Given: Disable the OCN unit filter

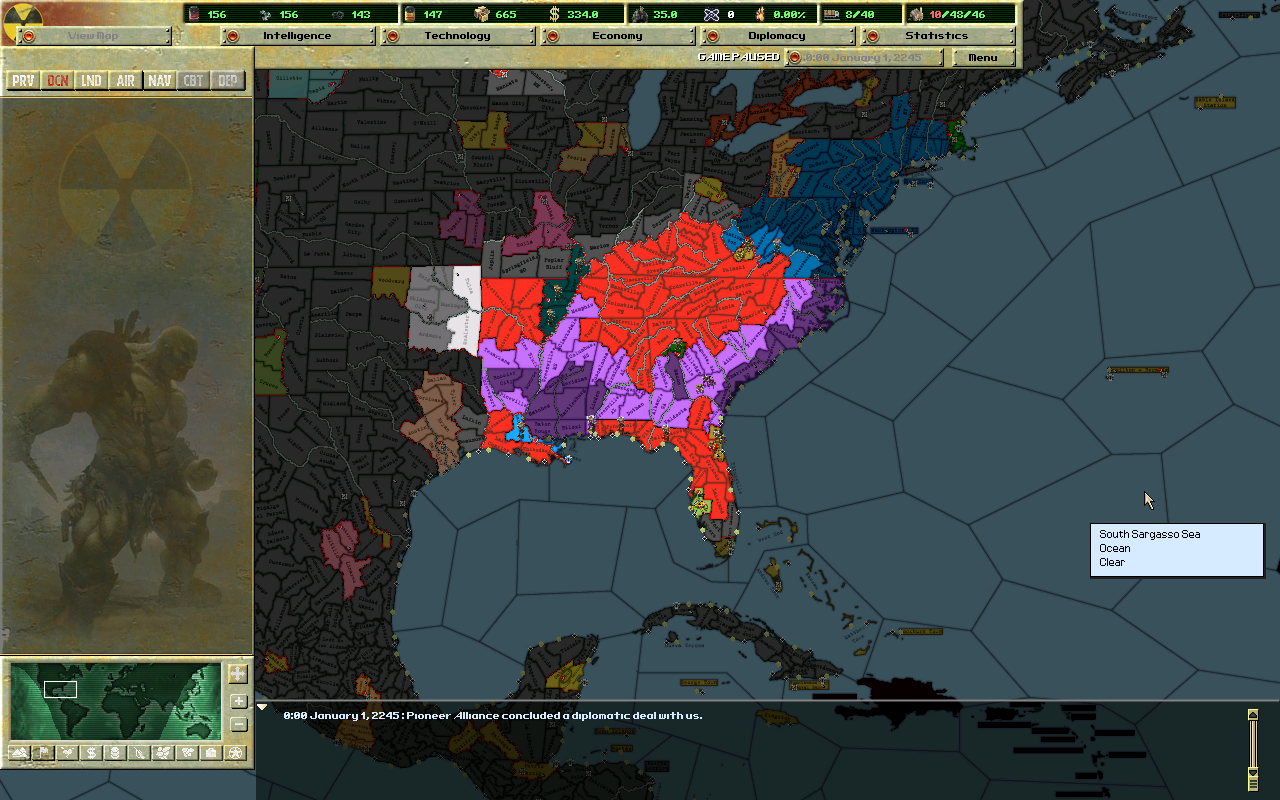Looking at the screenshot, I should coord(57,80).
